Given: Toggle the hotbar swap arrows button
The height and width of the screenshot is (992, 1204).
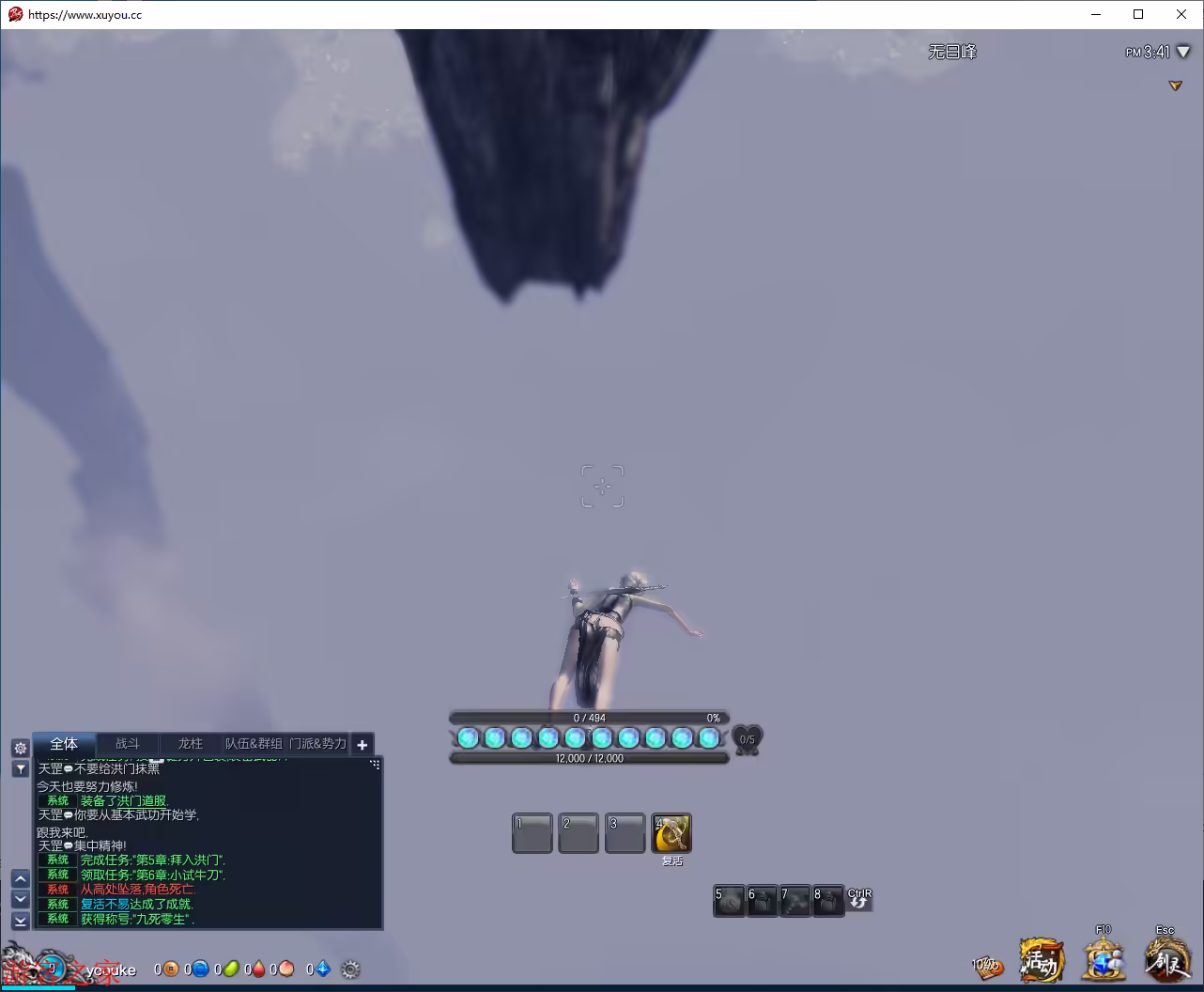Looking at the screenshot, I should point(859,901).
